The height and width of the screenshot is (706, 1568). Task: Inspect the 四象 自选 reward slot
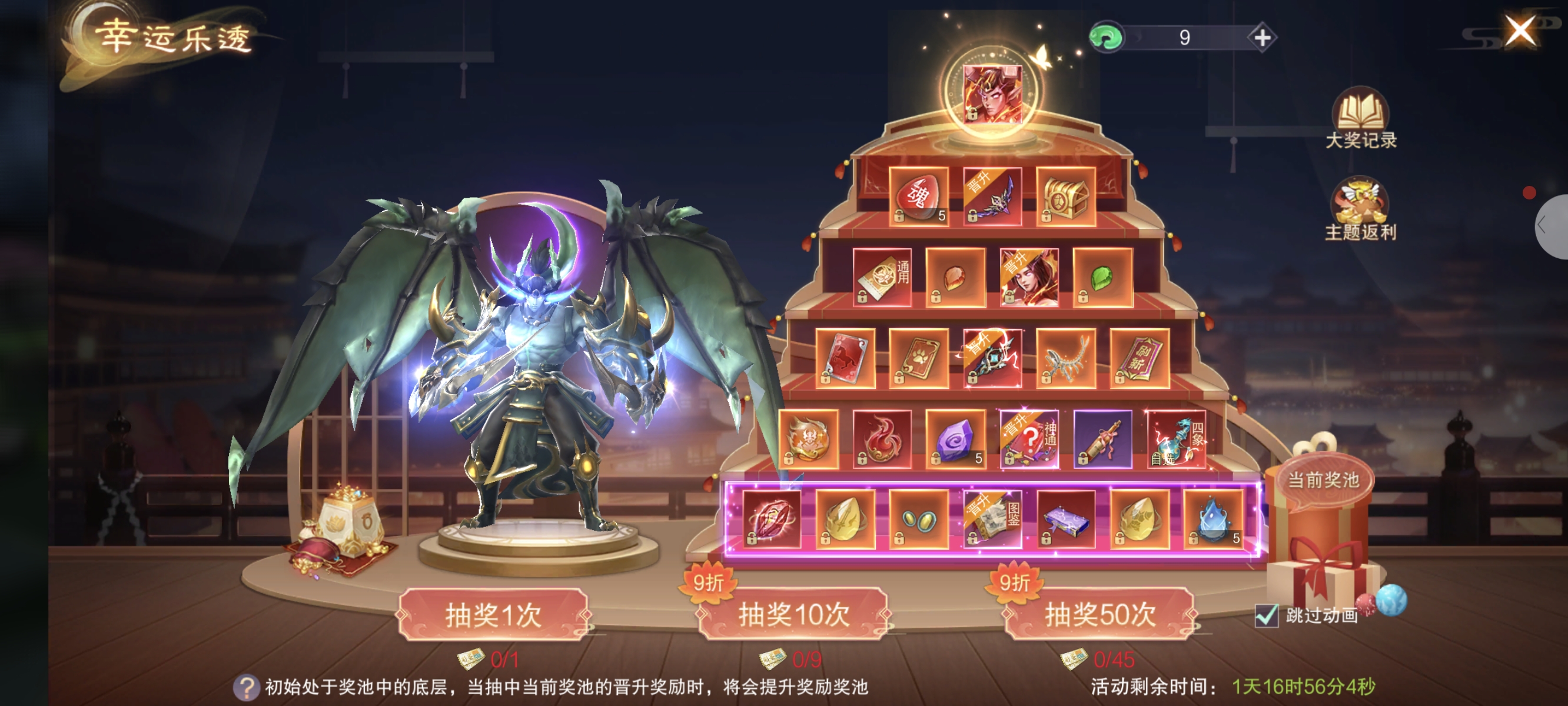coord(1176,439)
